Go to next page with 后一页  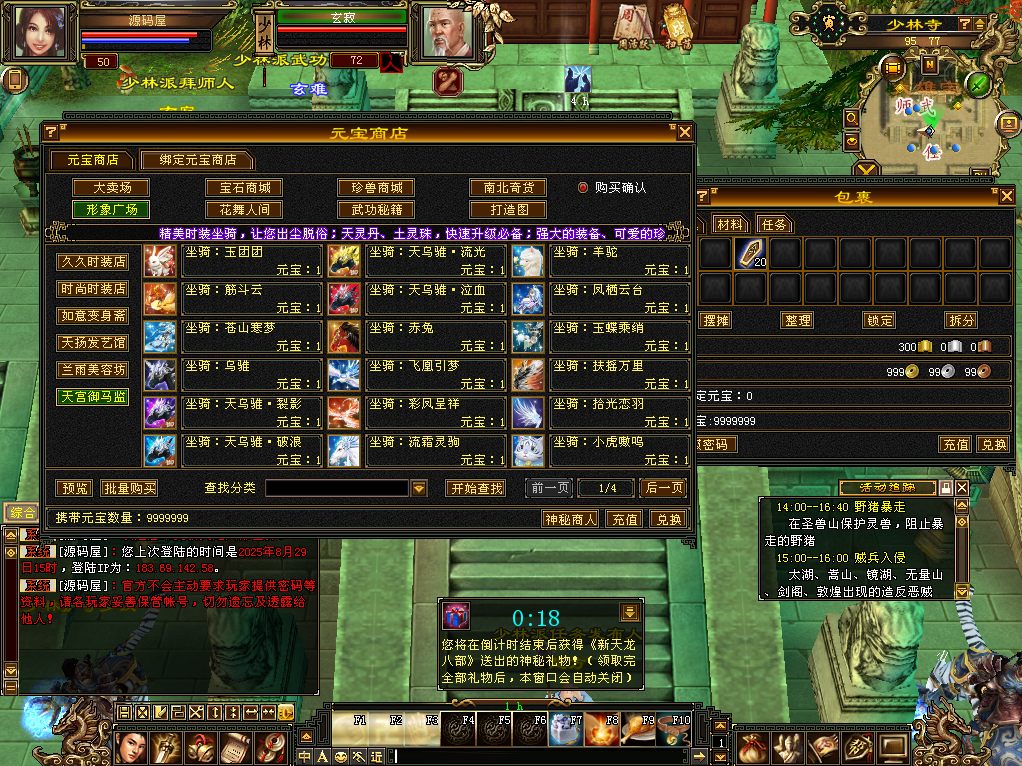[665, 488]
